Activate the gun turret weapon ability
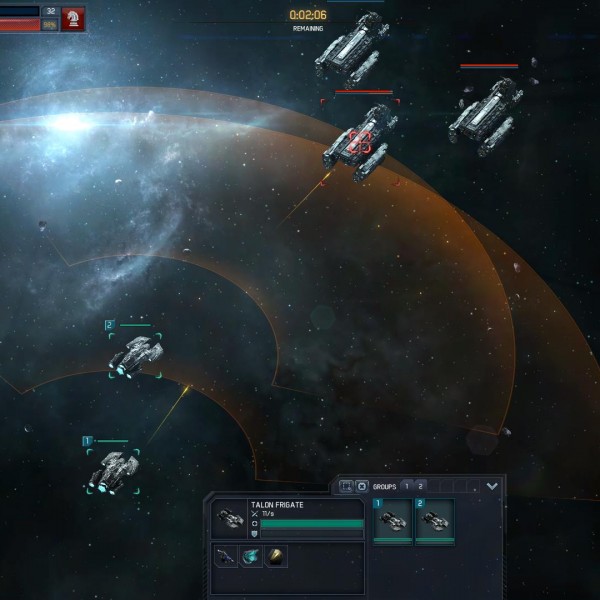 (x=226, y=556)
